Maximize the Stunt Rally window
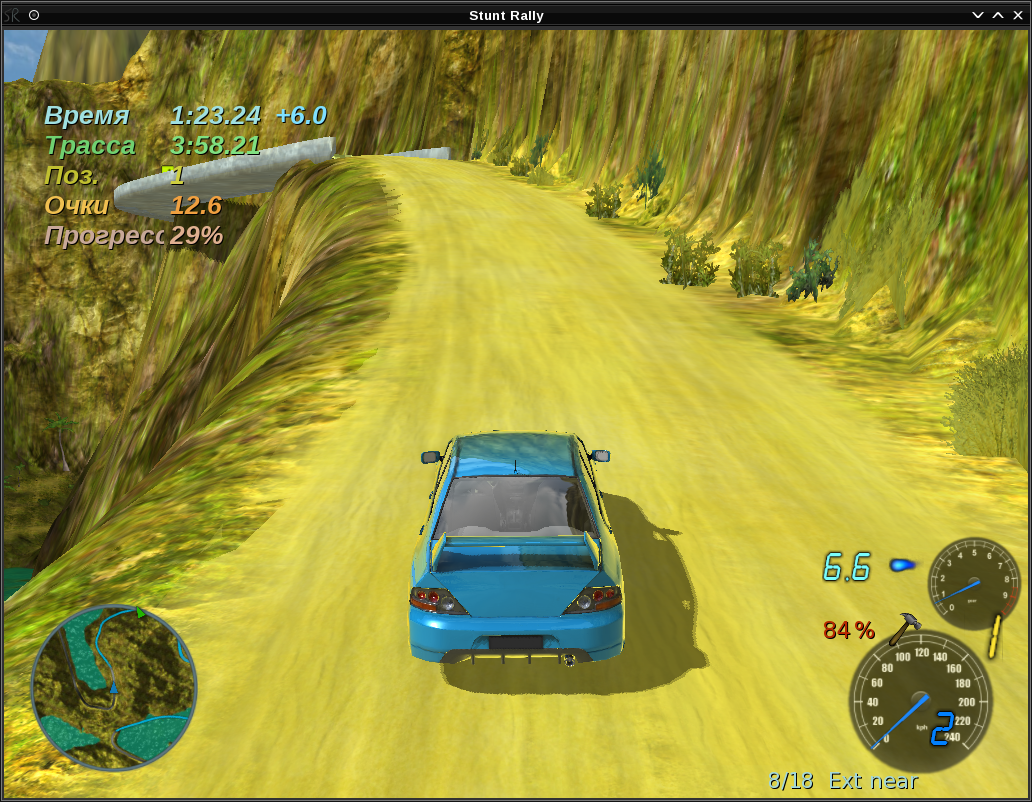The width and height of the screenshot is (1032, 802). point(998,15)
